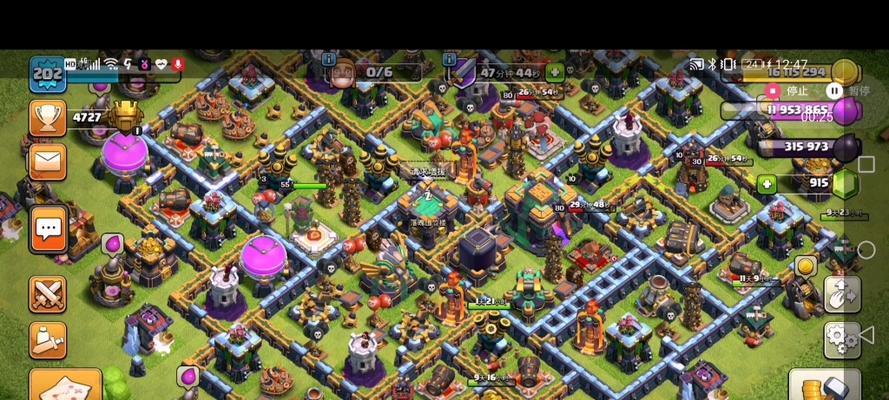Open the trophy league button
This screenshot has width=889, height=400.
tap(47, 118)
